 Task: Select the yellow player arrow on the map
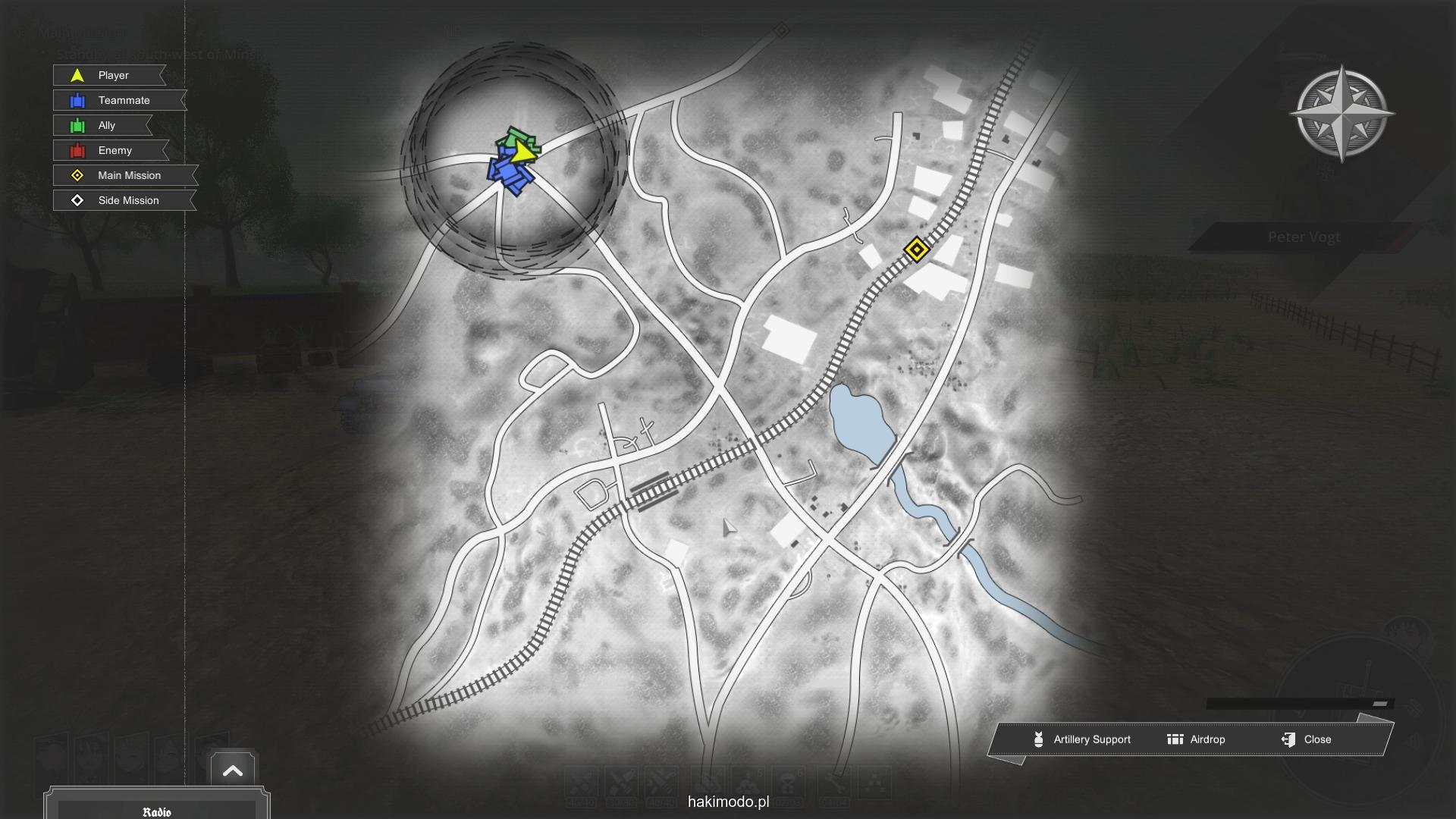point(521,152)
